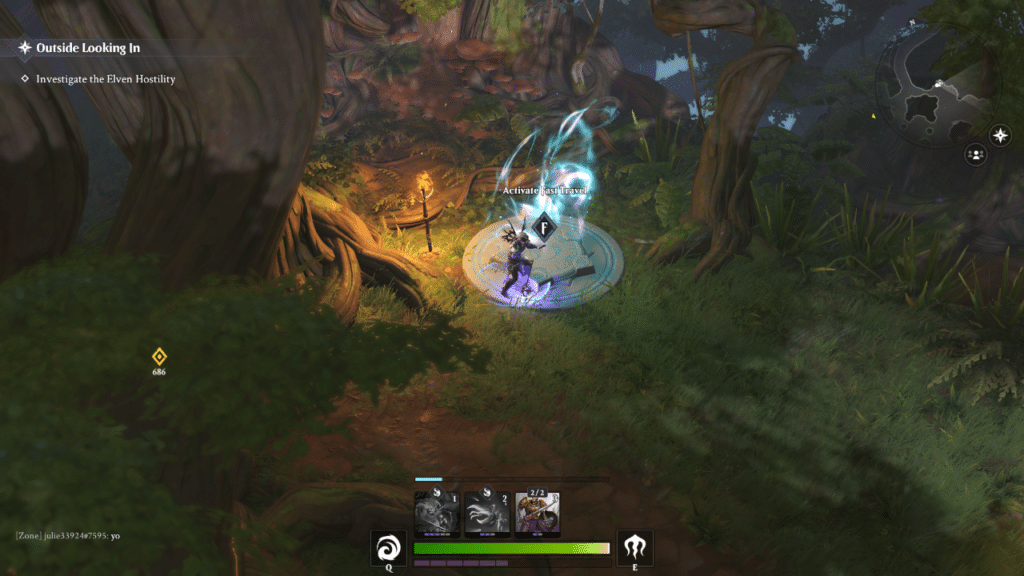Screen dimensions: 1024x576
Task: Open the party members icon
Action: click(x=975, y=154)
